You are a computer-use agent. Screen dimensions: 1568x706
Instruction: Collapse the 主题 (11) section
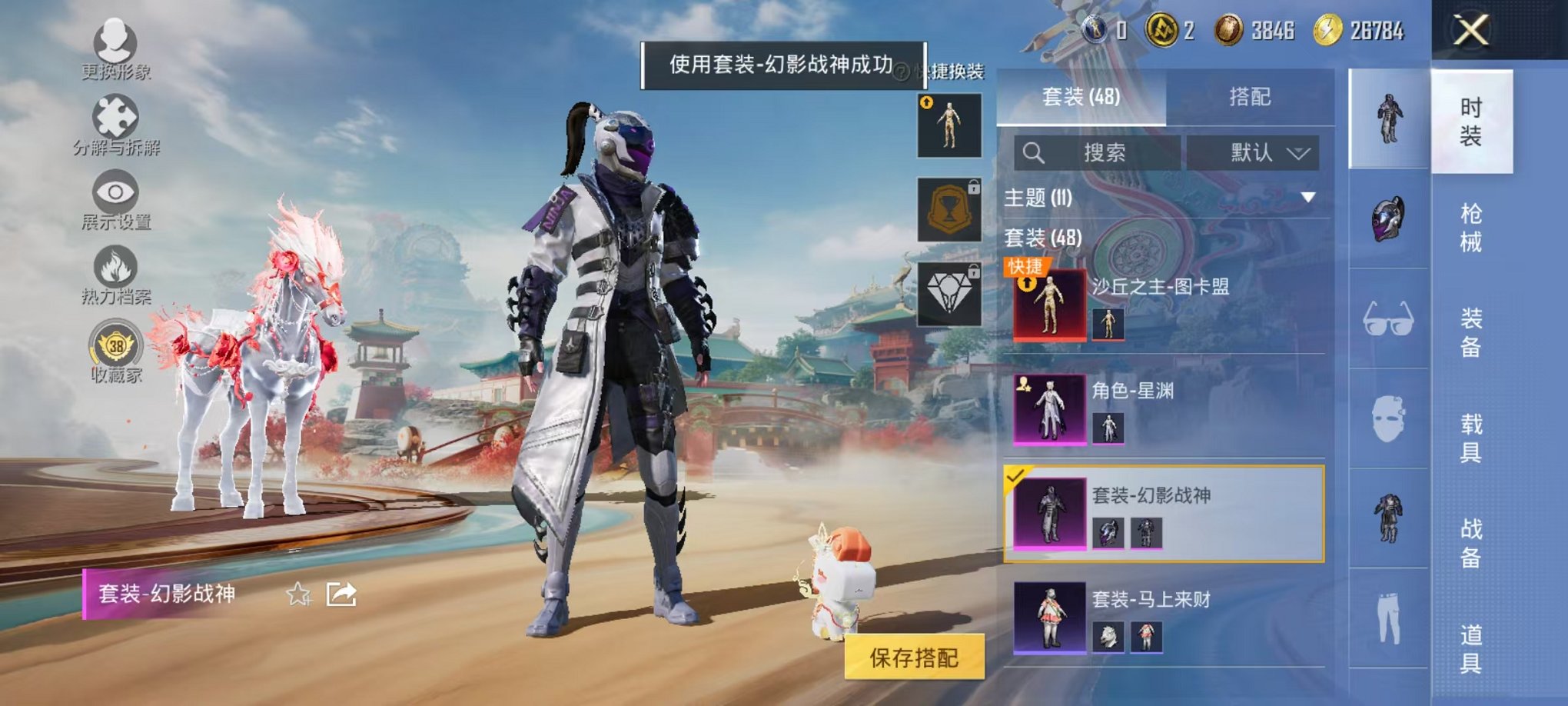pyautogui.click(x=1308, y=198)
